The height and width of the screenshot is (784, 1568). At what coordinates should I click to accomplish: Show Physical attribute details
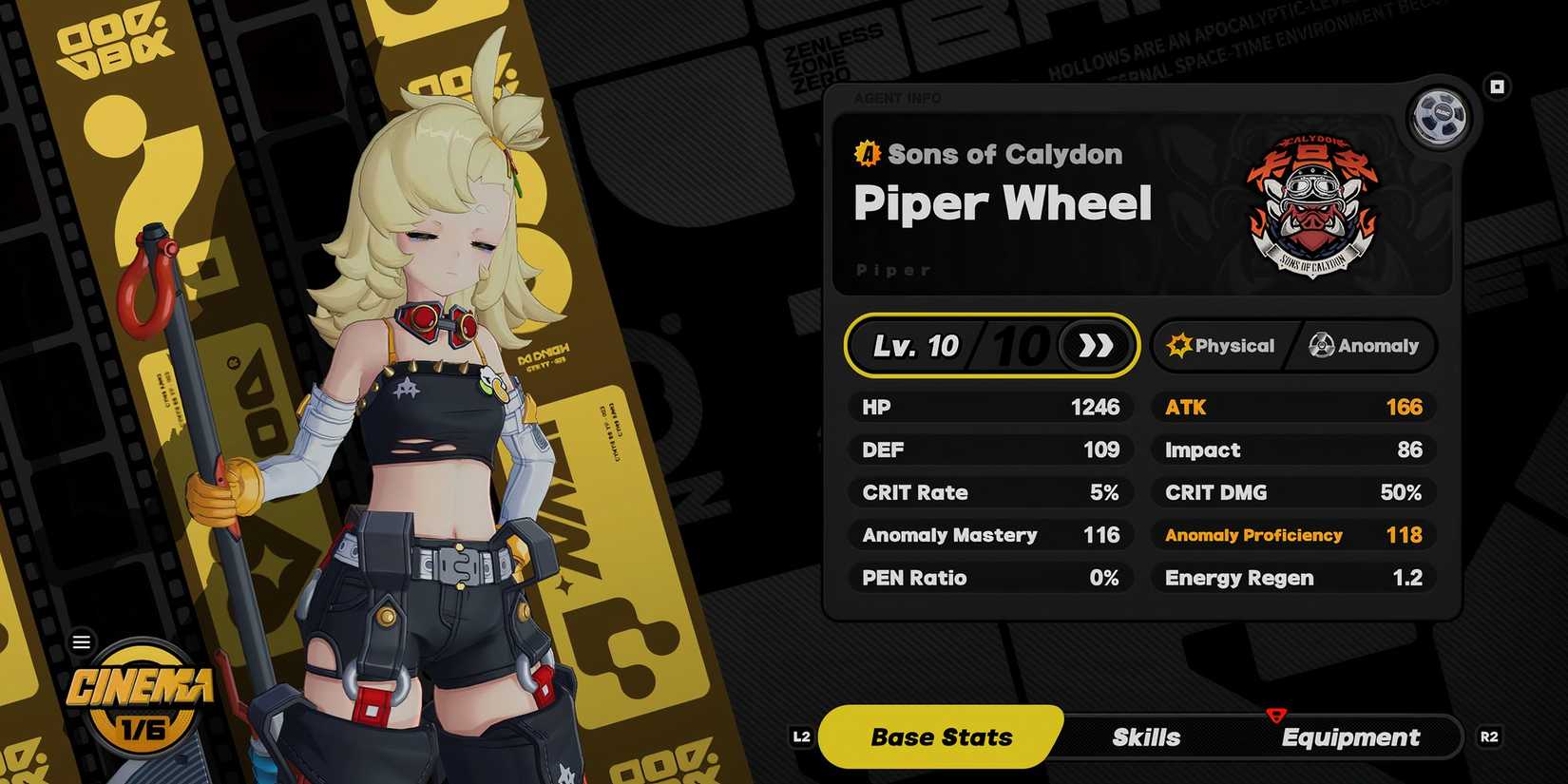[x=1222, y=346]
